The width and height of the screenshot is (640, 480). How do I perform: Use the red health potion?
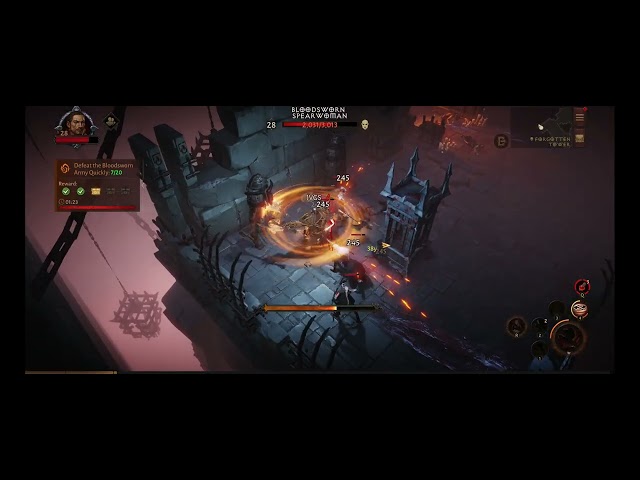click(x=582, y=287)
